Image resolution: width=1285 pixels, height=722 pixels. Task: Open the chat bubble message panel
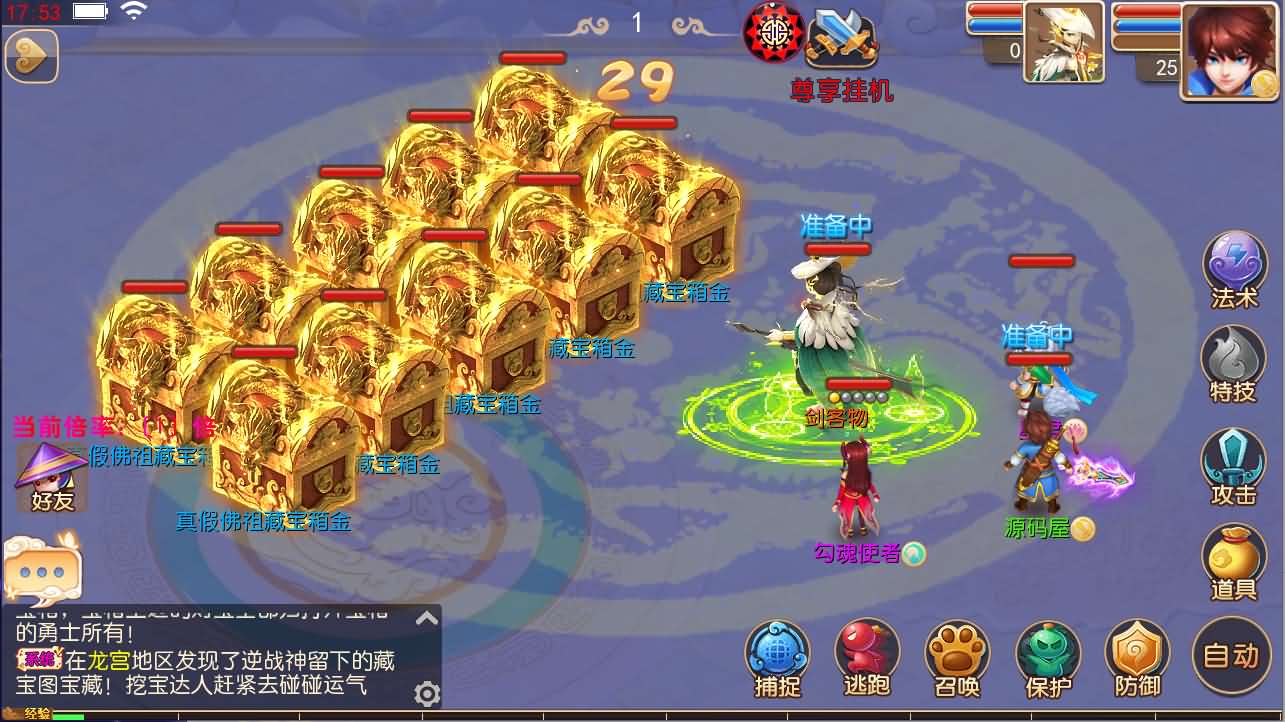click(42, 568)
